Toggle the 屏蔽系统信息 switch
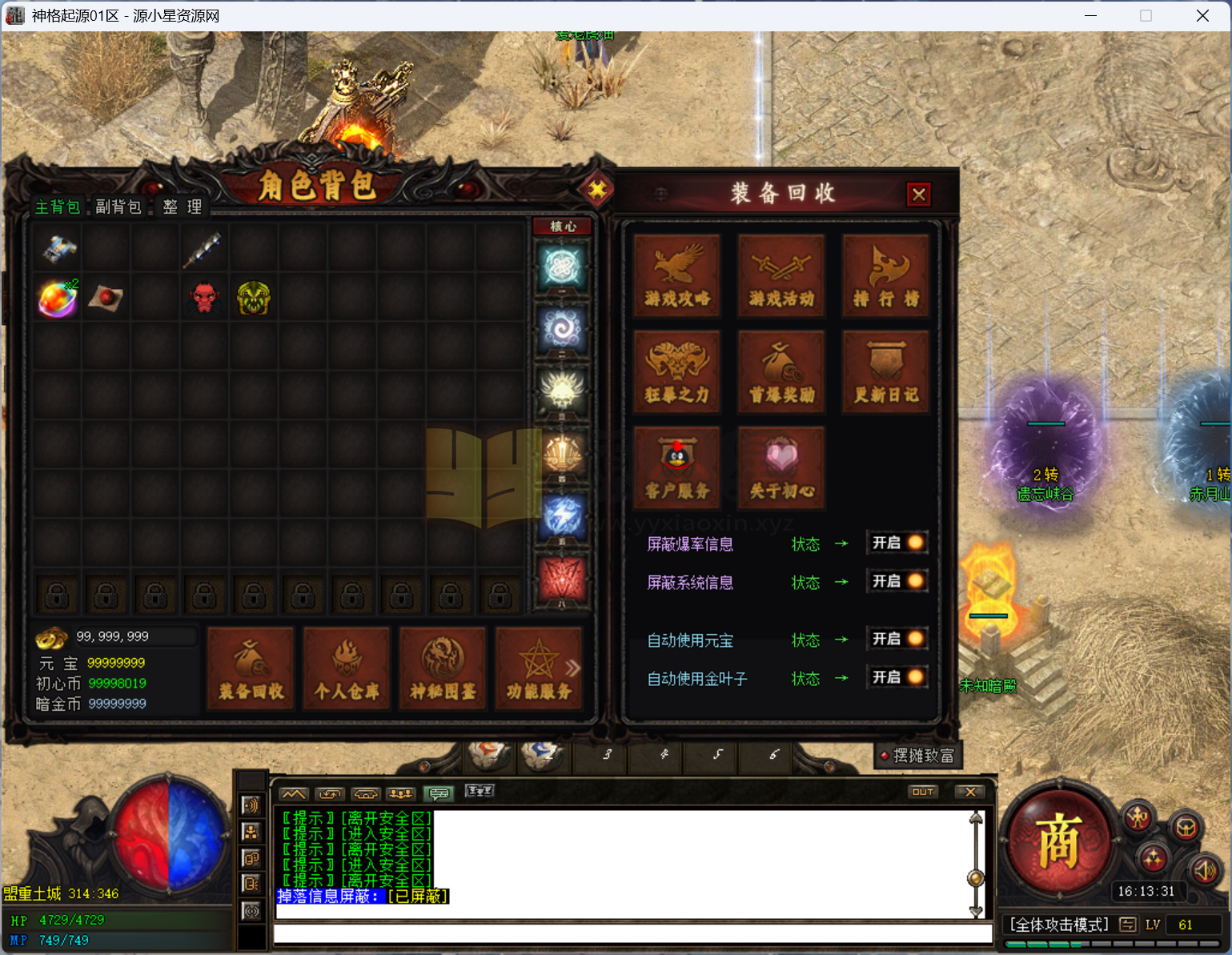 click(897, 581)
